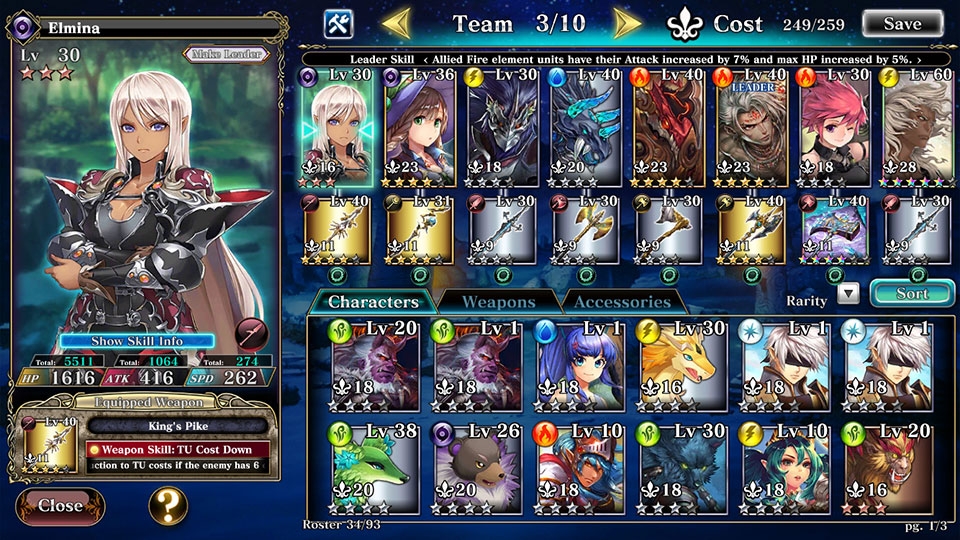Open the wrench and hammer tools button
This screenshot has height=540, width=960.
tap(338, 23)
